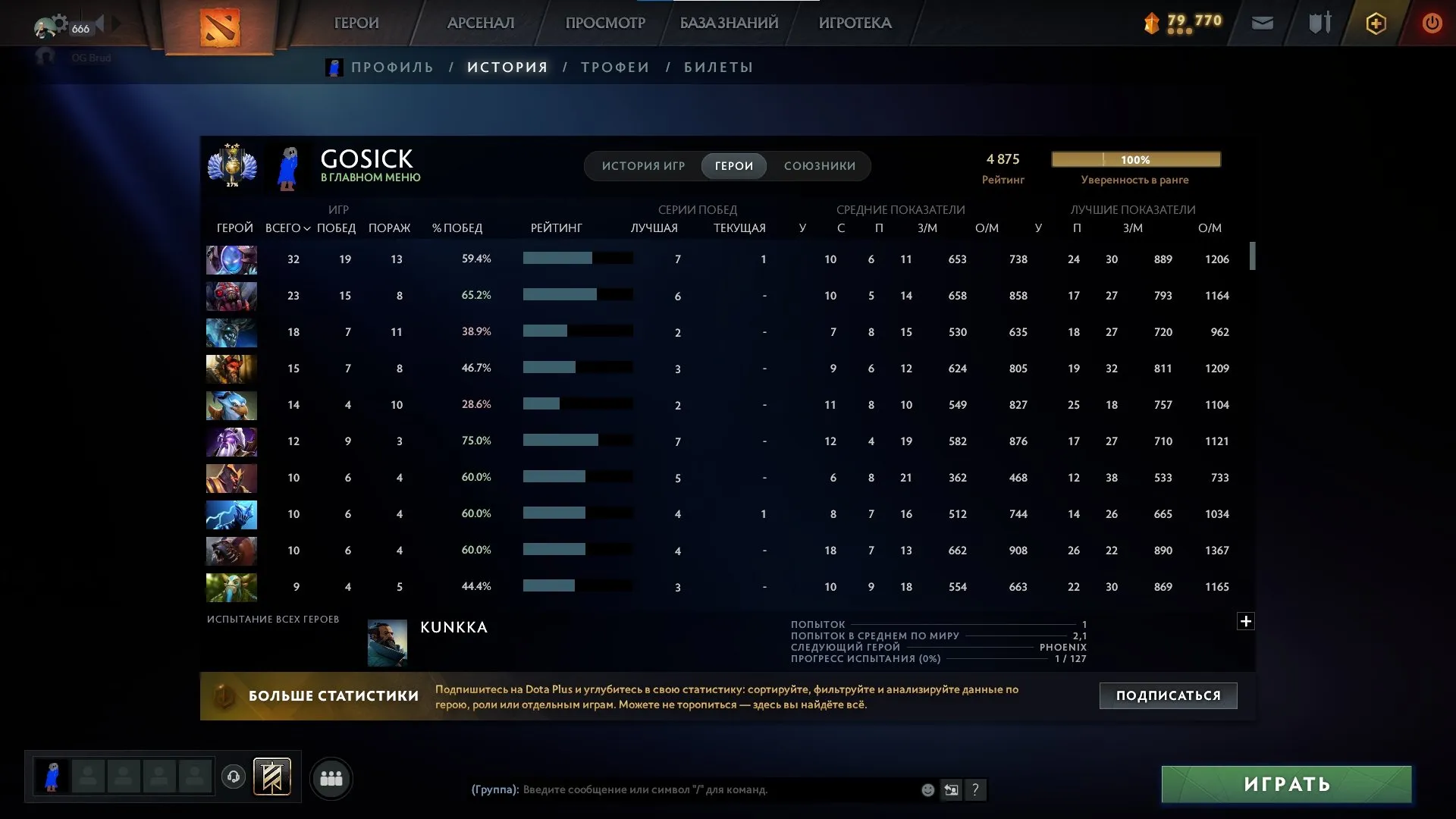This screenshot has width=1456, height=819.
Task: Go to the ПРОСМОТР section
Action: pyautogui.click(x=605, y=23)
